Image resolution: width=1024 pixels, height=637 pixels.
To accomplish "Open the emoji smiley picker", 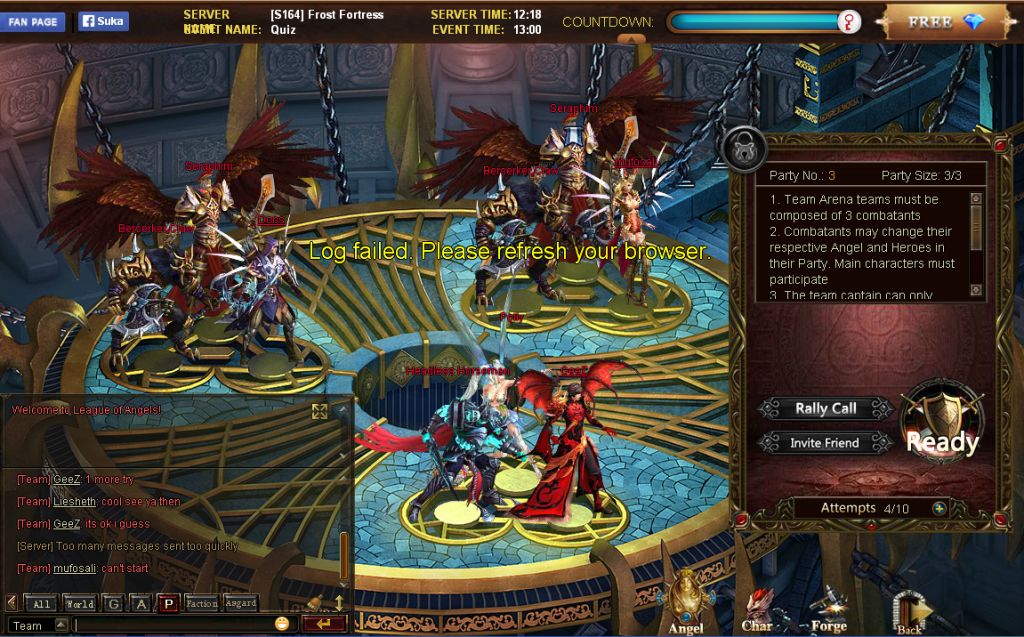I will click(x=282, y=624).
